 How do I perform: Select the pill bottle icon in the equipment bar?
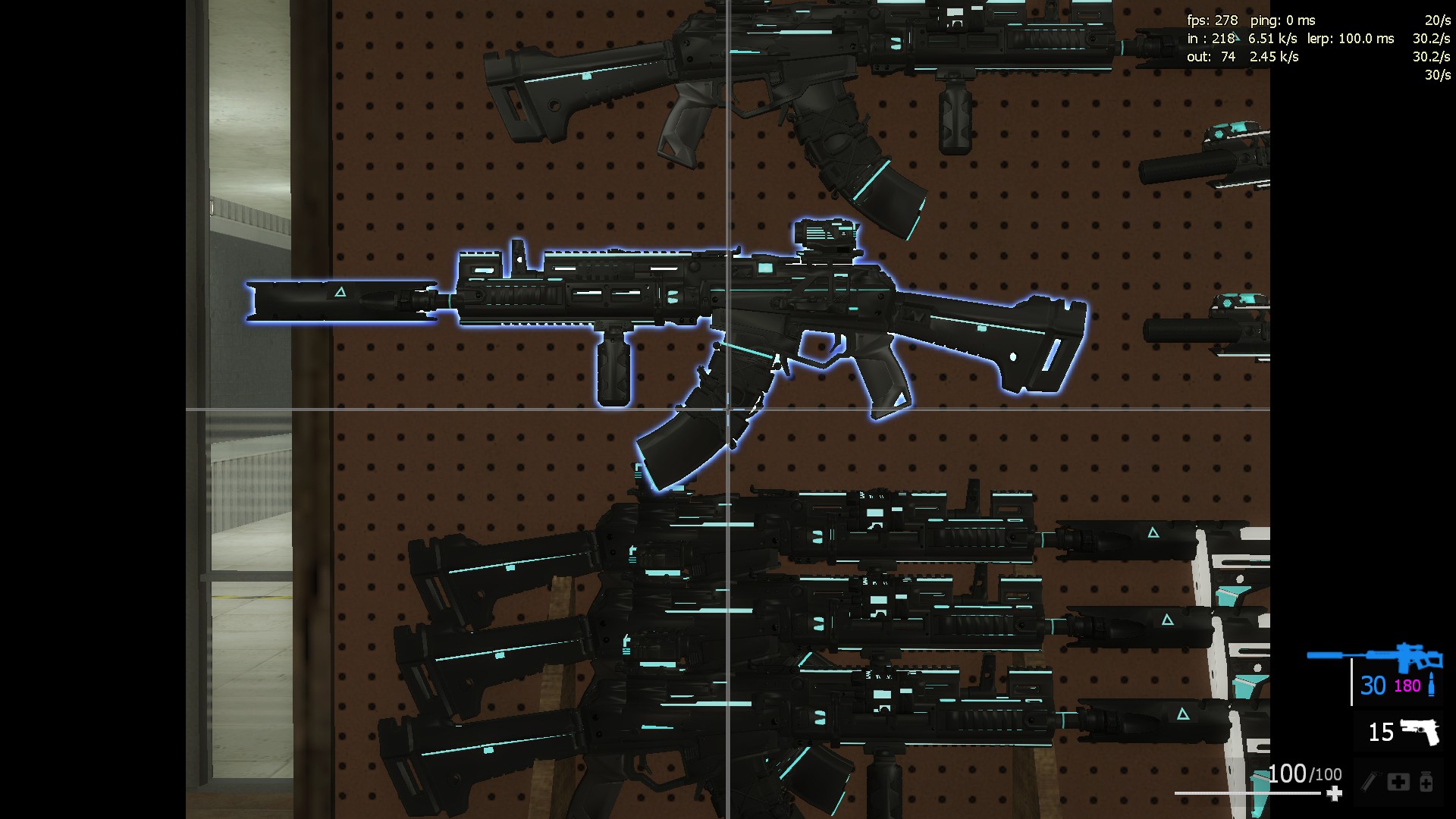coord(1426,782)
